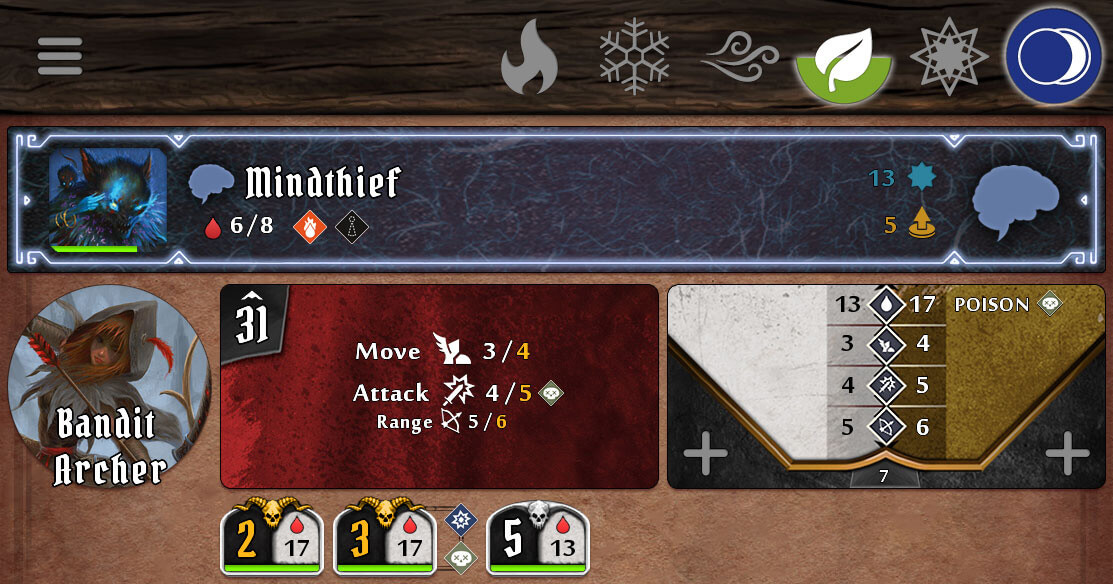Toggle the ice snowflake element

pyautogui.click(x=634, y=55)
